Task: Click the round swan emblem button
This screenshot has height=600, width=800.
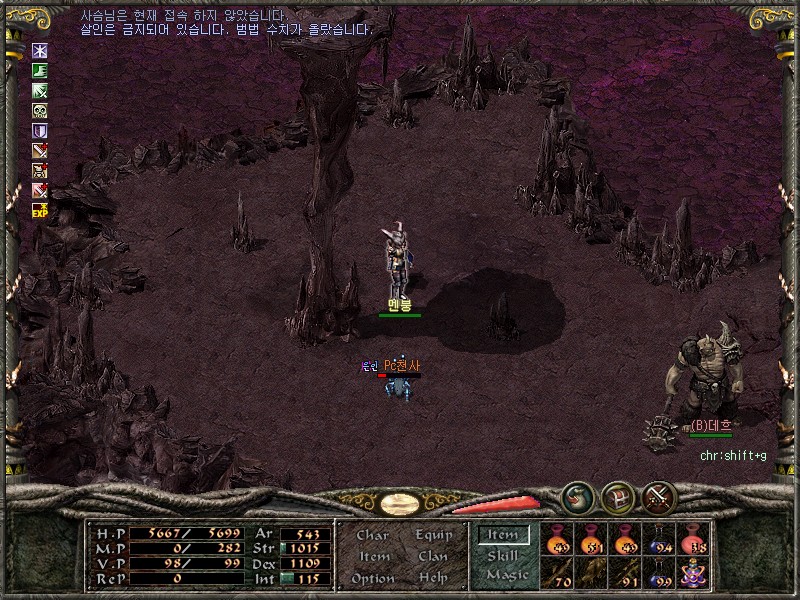Action: [x=578, y=496]
